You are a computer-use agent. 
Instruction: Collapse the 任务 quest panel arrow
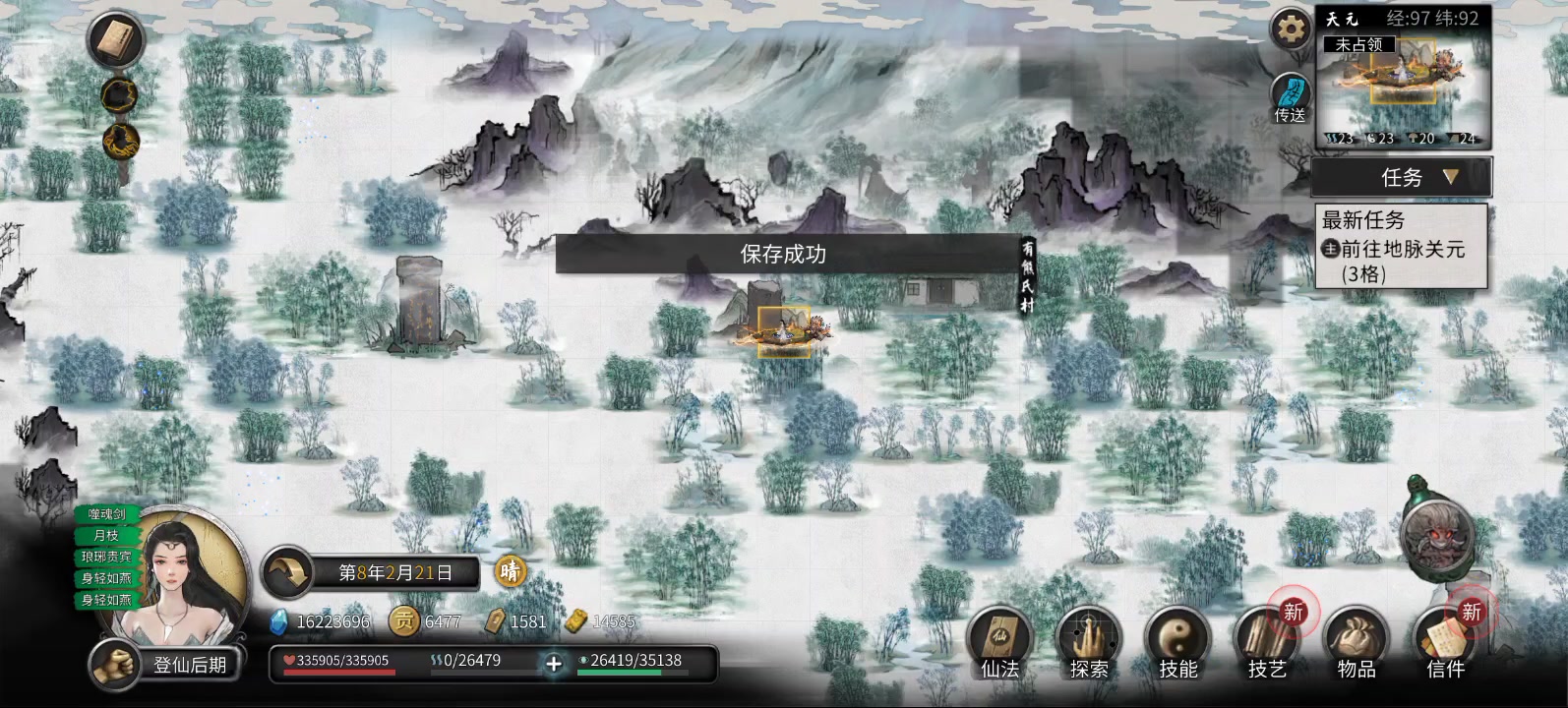pos(1452,177)
